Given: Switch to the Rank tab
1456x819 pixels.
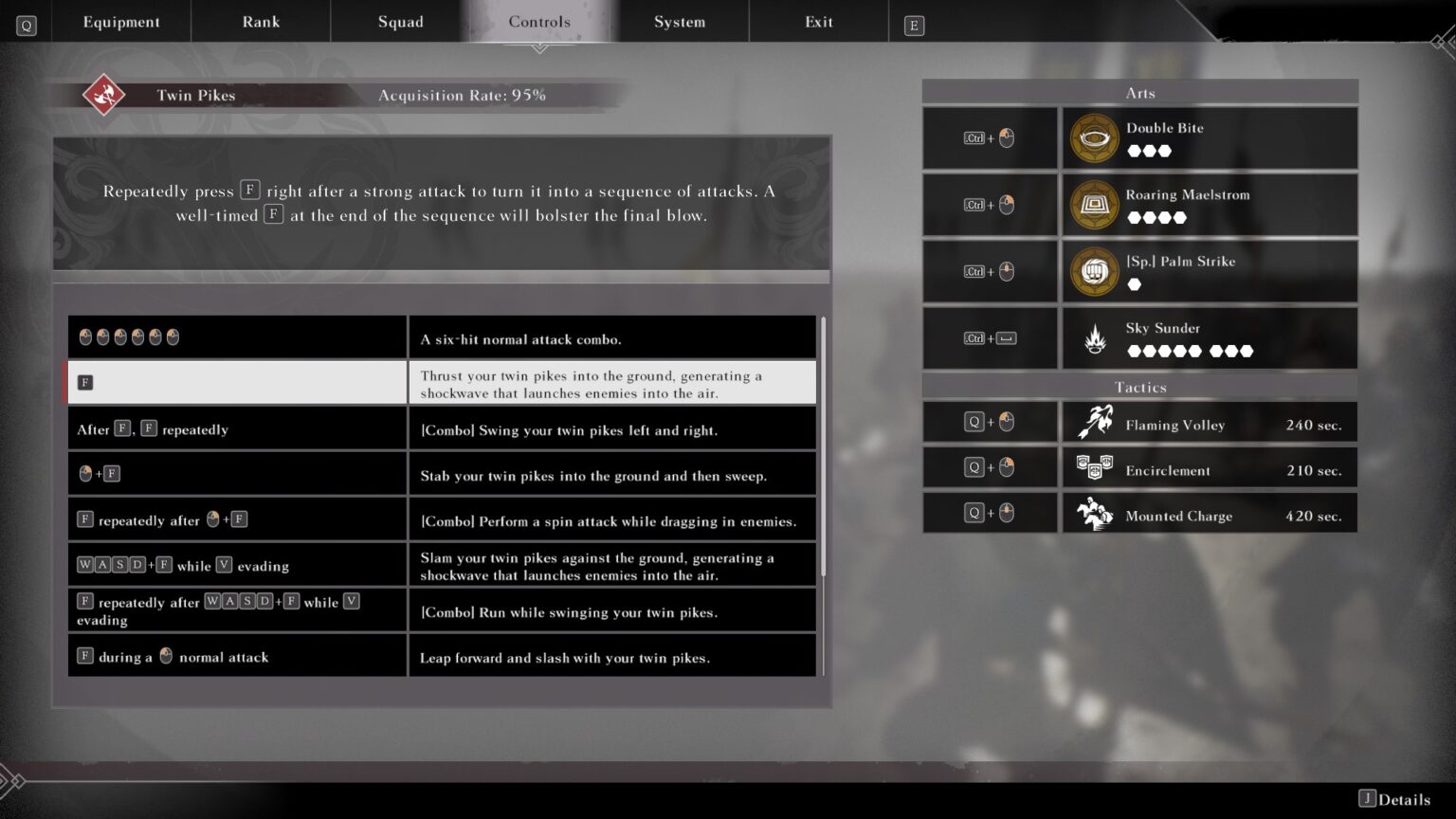Looking at the screenshot, I should (x=261, y=21).
